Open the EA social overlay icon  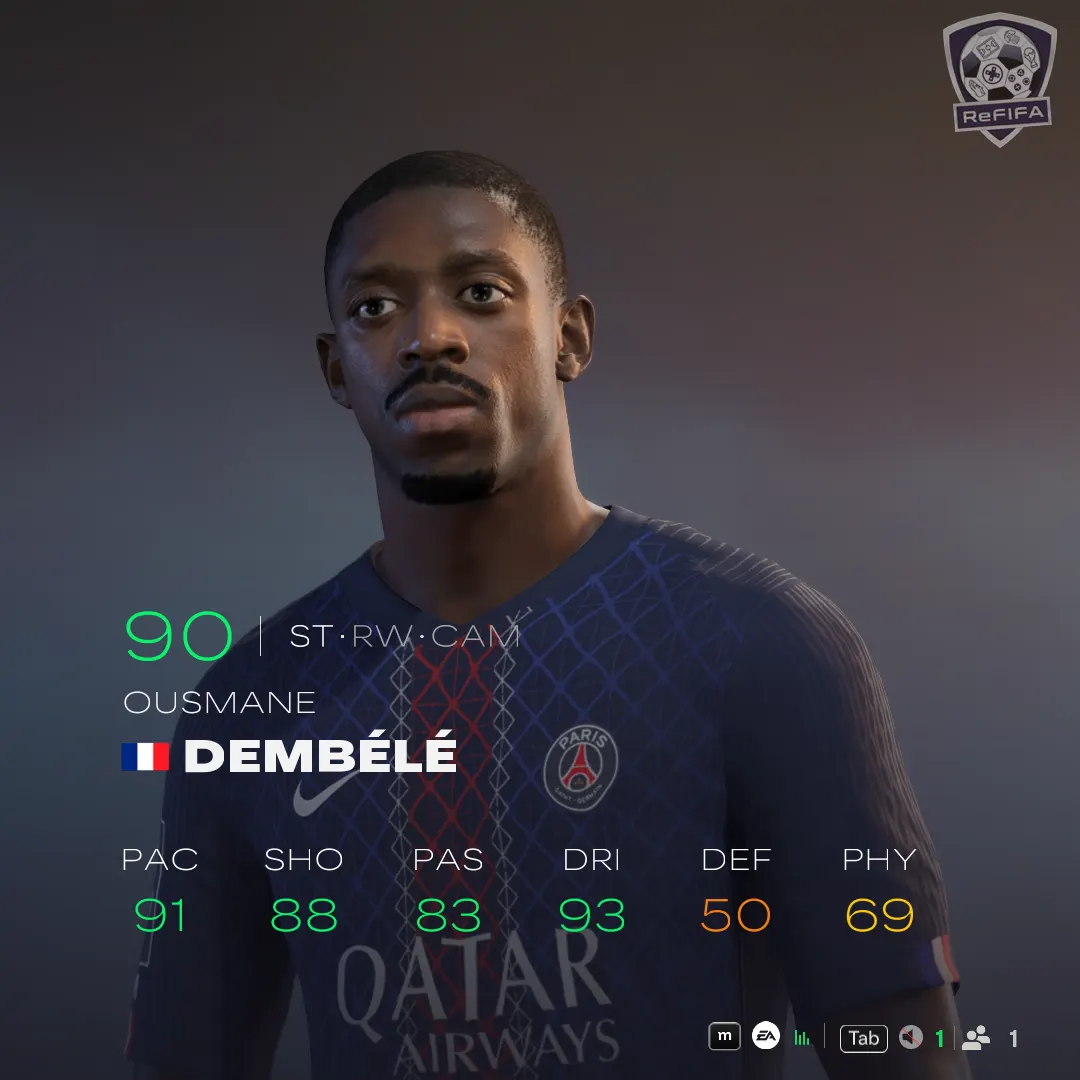pyautogui.click(x=766, y=1037)
